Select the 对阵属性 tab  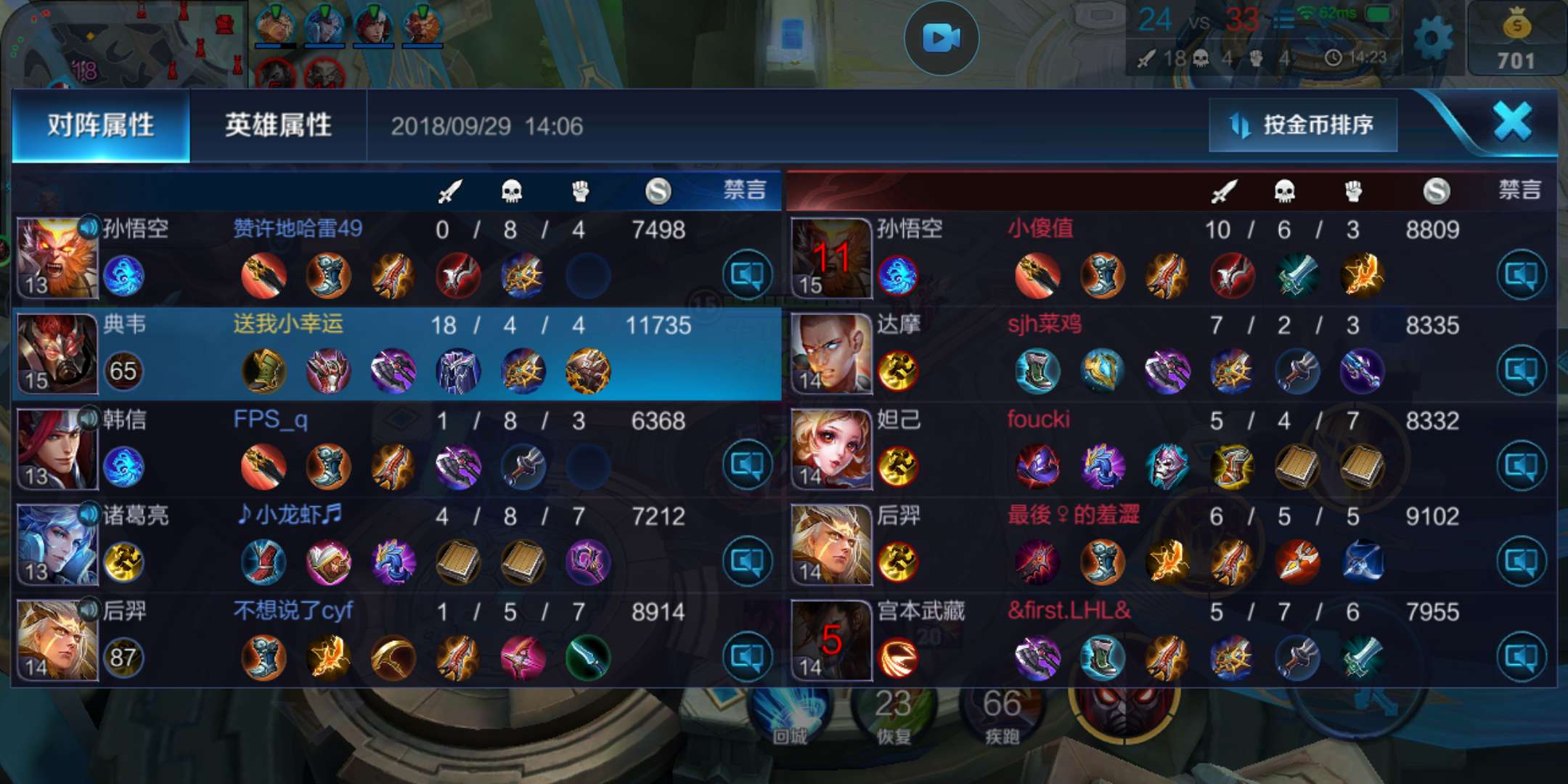click(x=101, y=126)
